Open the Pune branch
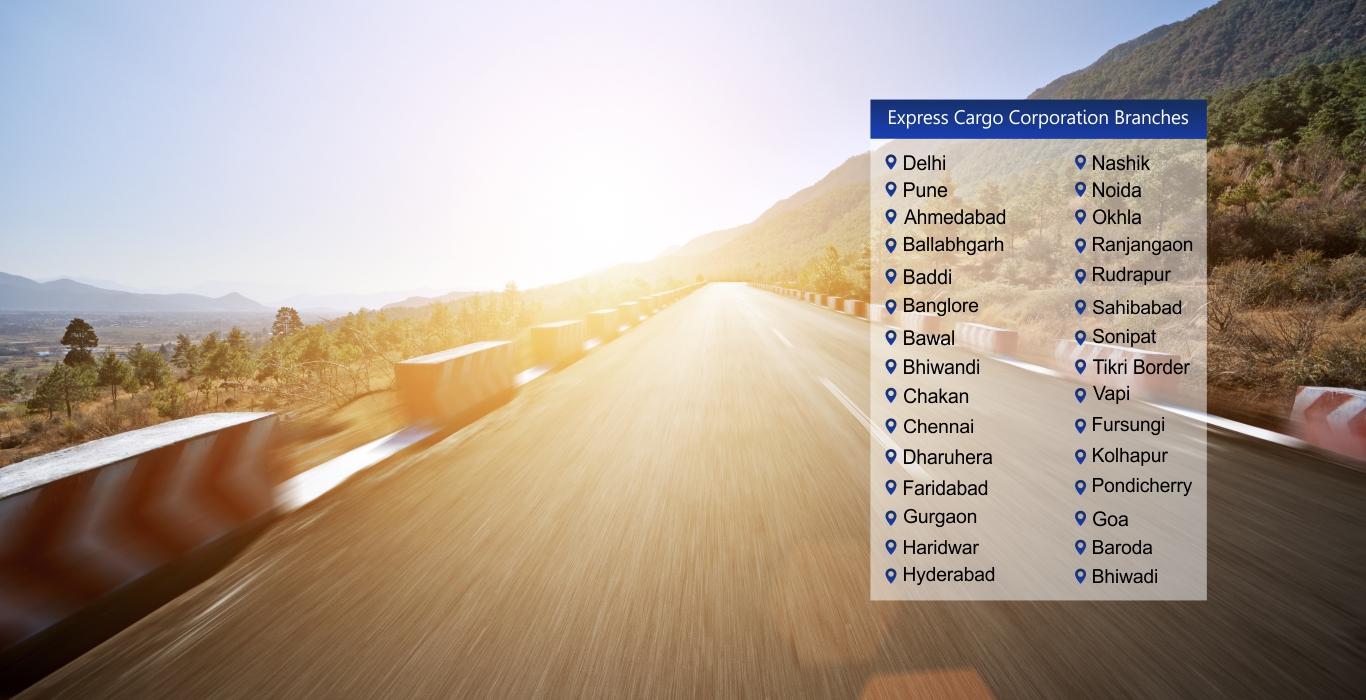The height and width of the screenshot is (700, 1366). (924, 190)
